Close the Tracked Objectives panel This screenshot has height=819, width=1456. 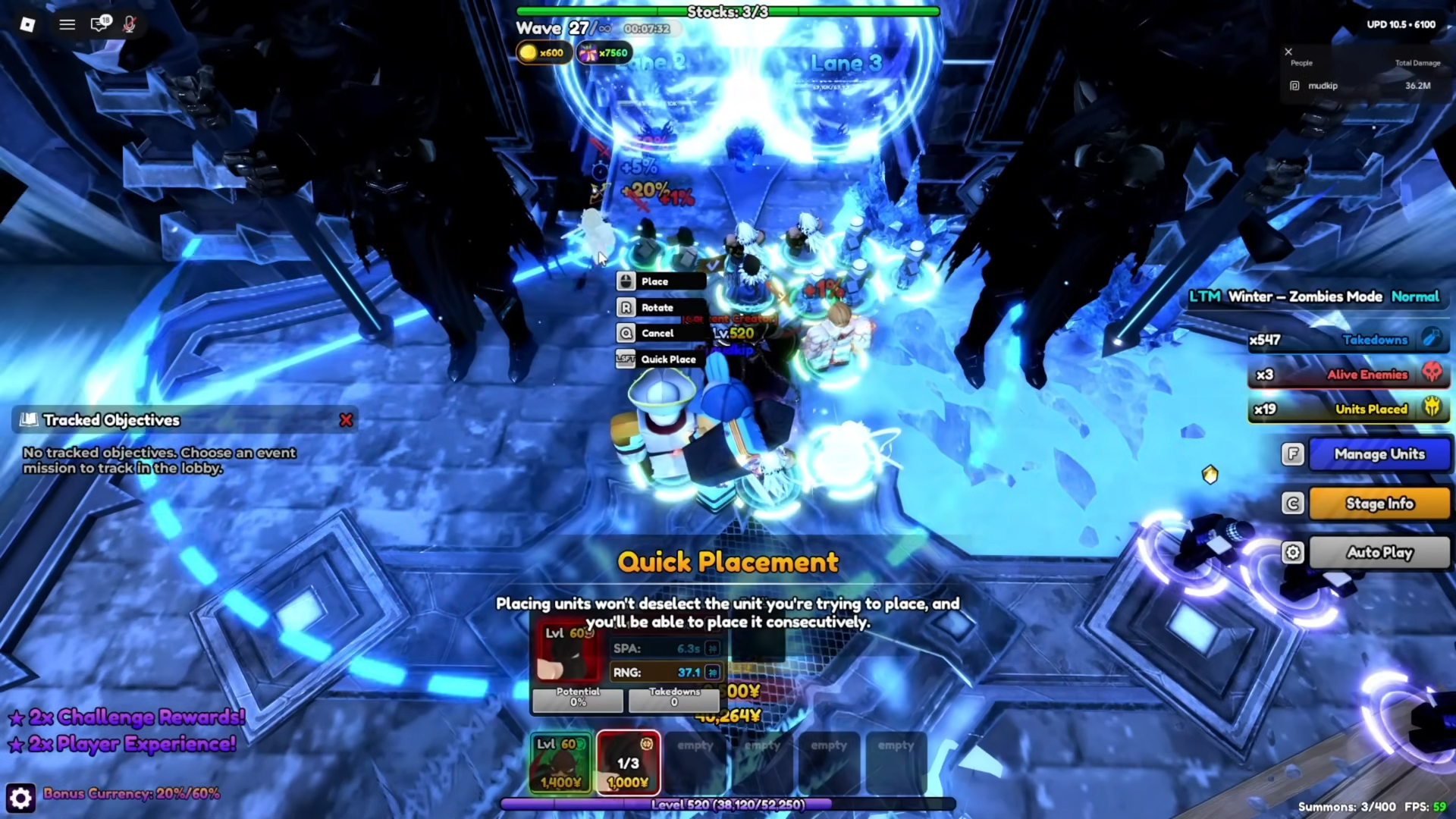346,420
